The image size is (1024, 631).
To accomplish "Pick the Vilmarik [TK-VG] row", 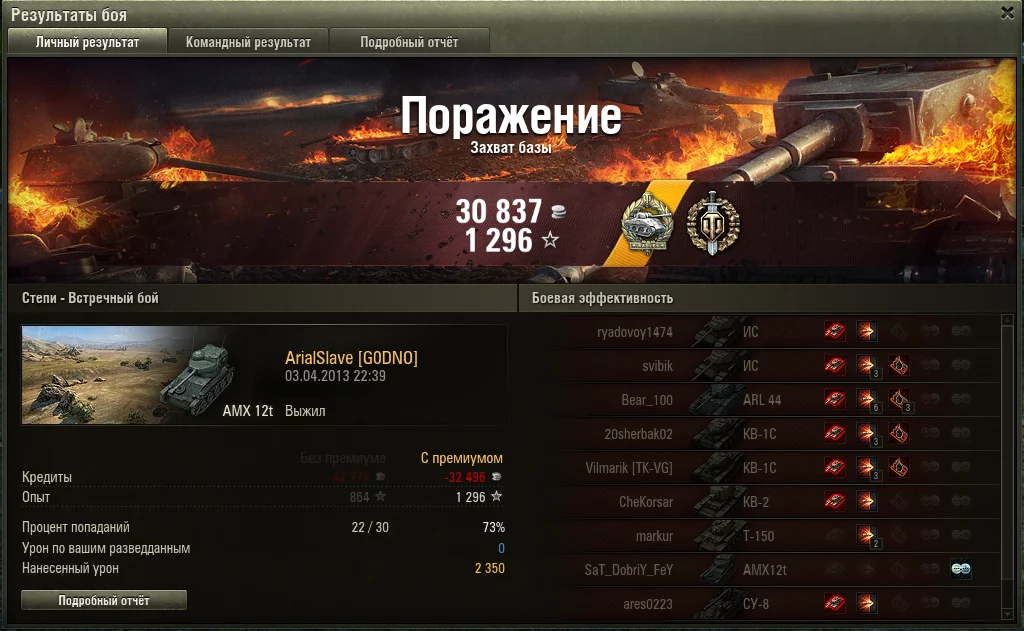I will (x=760, y=468).
